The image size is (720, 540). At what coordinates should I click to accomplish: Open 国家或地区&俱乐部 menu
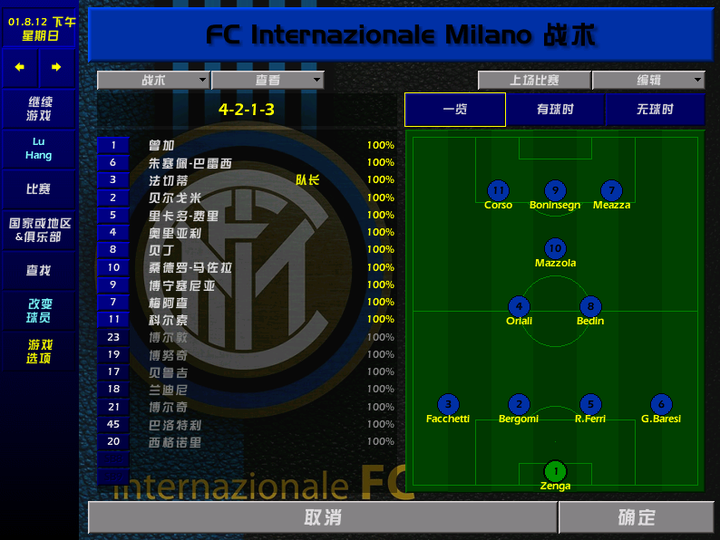point(39,230)
